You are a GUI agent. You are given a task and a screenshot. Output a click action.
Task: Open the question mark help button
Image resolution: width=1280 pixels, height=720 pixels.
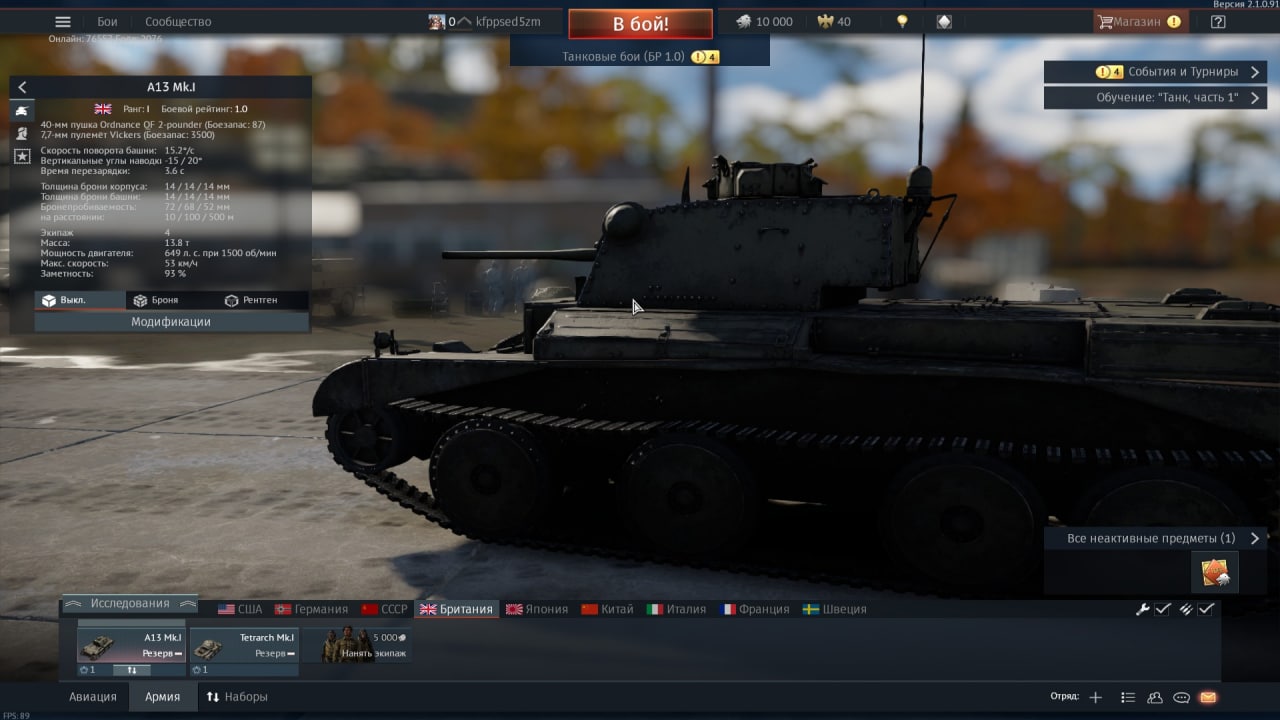click(x=1218, y=22)
